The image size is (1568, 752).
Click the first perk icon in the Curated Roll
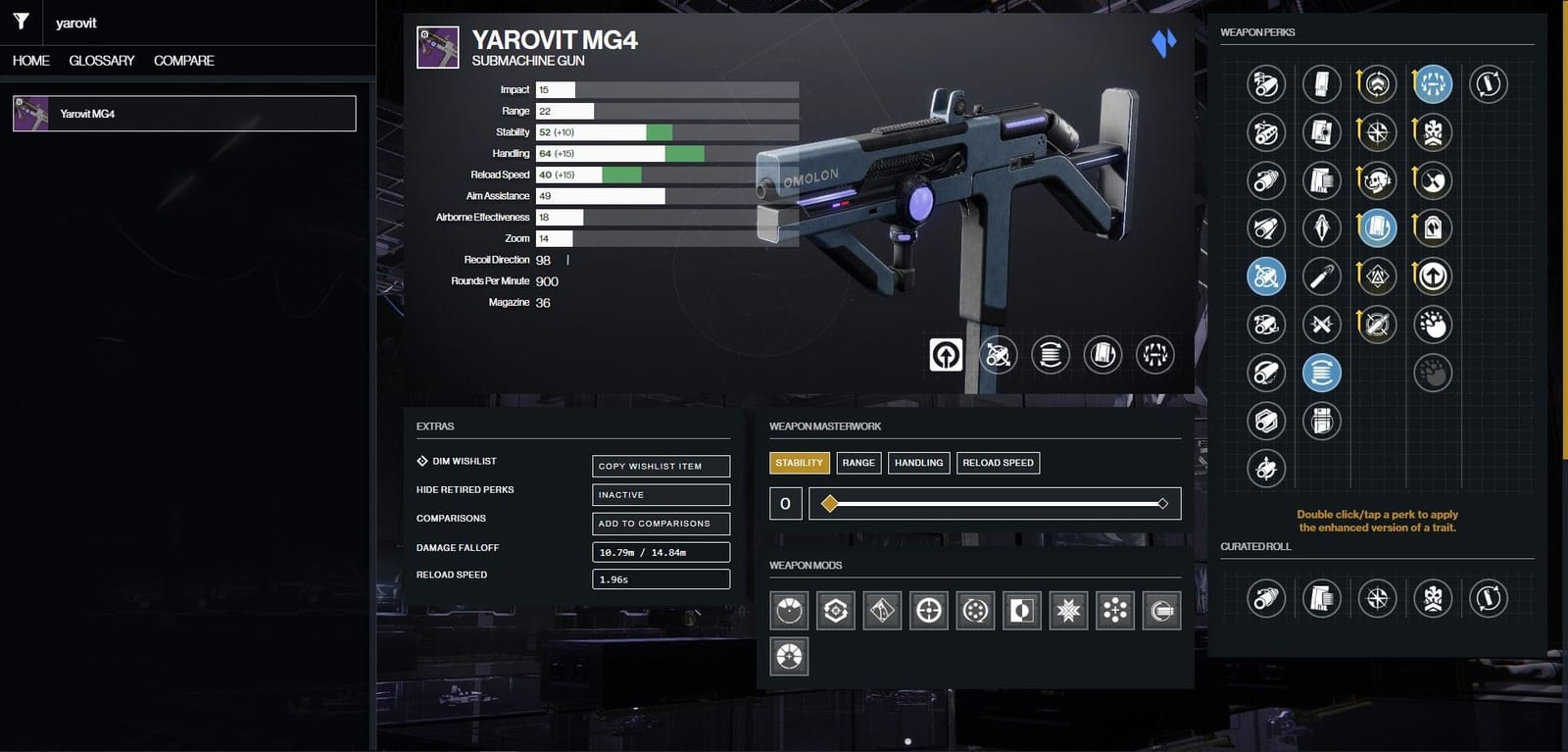coord(1265,598)
